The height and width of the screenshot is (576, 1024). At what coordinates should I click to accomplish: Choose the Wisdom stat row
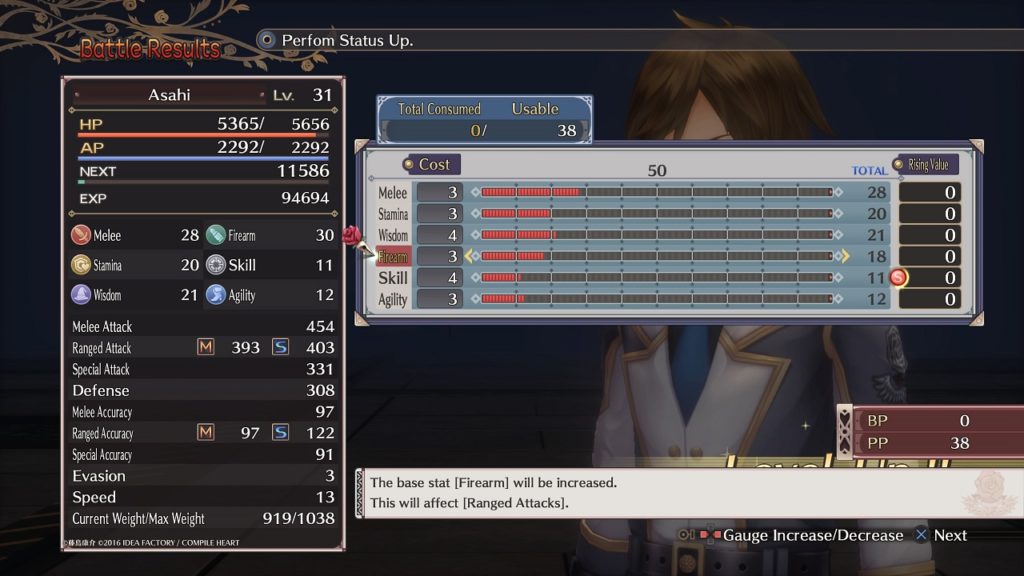393,235
